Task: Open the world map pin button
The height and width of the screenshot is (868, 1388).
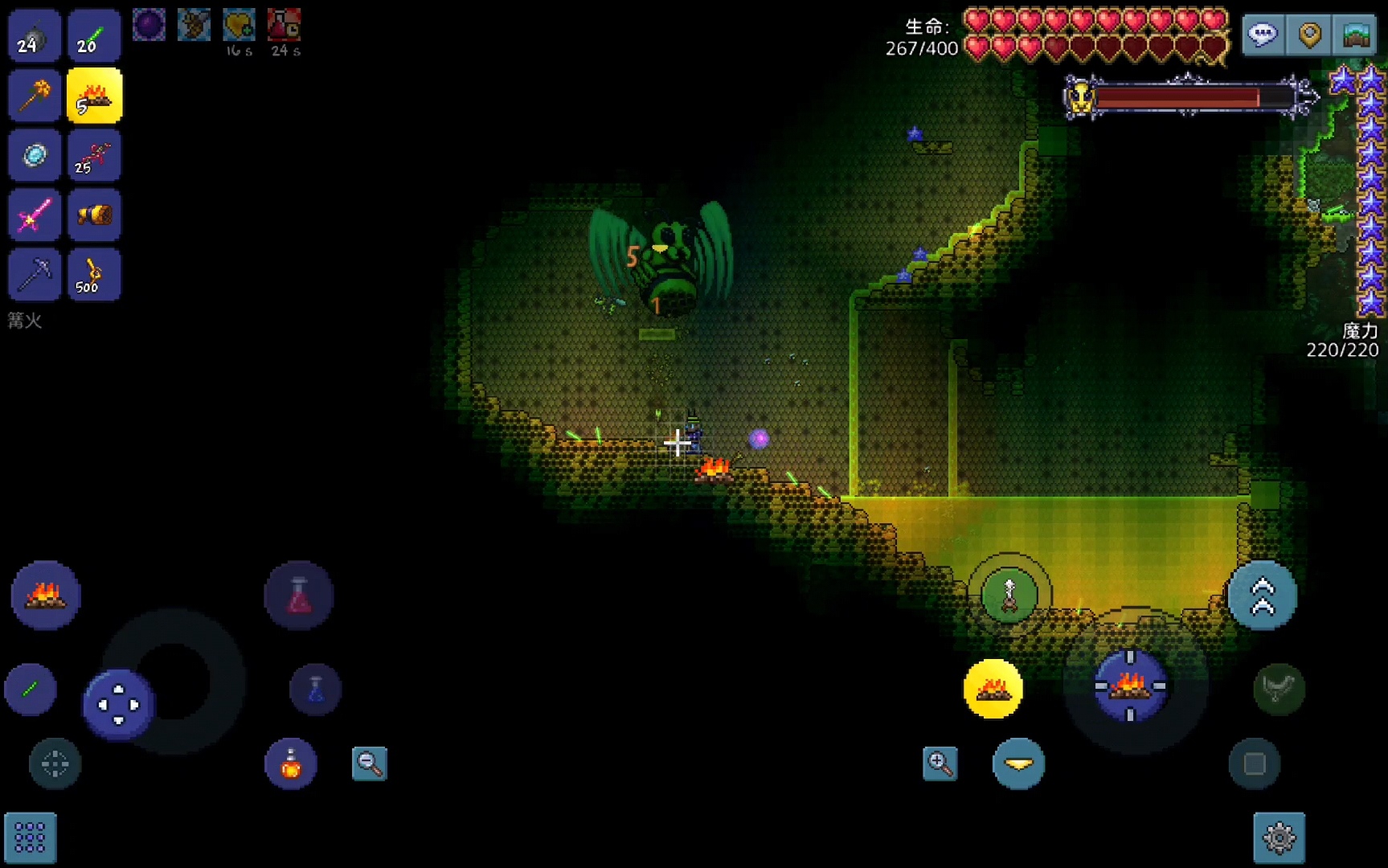Action: (1309, 35)
